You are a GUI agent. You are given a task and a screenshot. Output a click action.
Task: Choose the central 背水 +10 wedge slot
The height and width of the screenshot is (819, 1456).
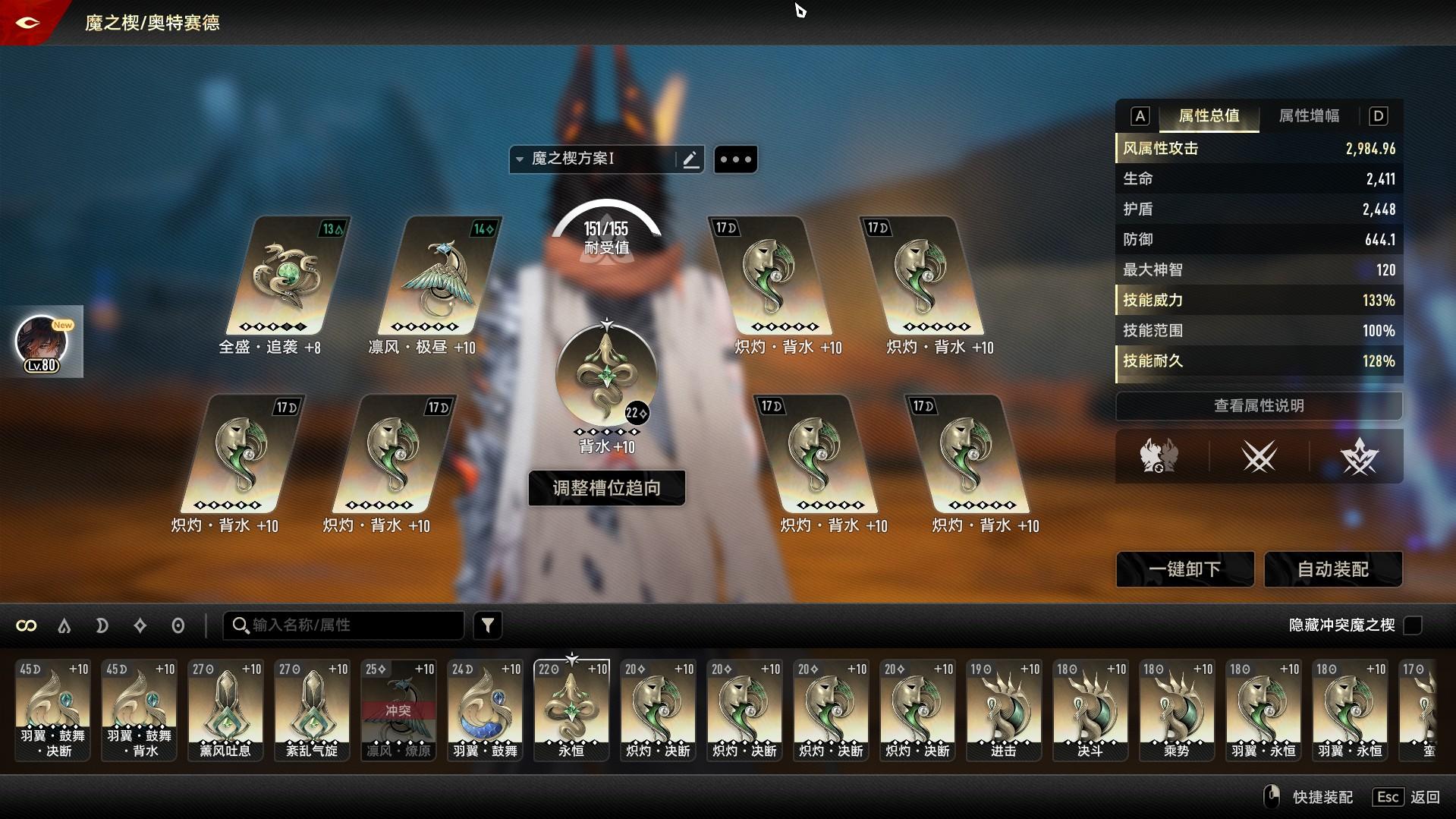coord(606,376)
